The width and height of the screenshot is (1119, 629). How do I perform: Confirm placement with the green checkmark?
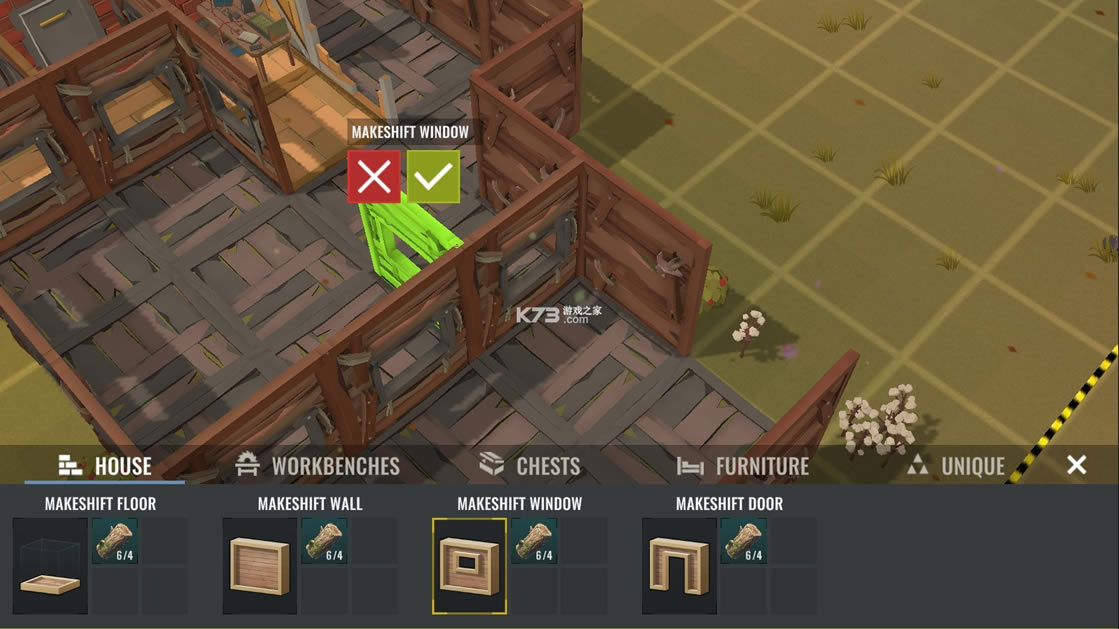tap(433, 177)
